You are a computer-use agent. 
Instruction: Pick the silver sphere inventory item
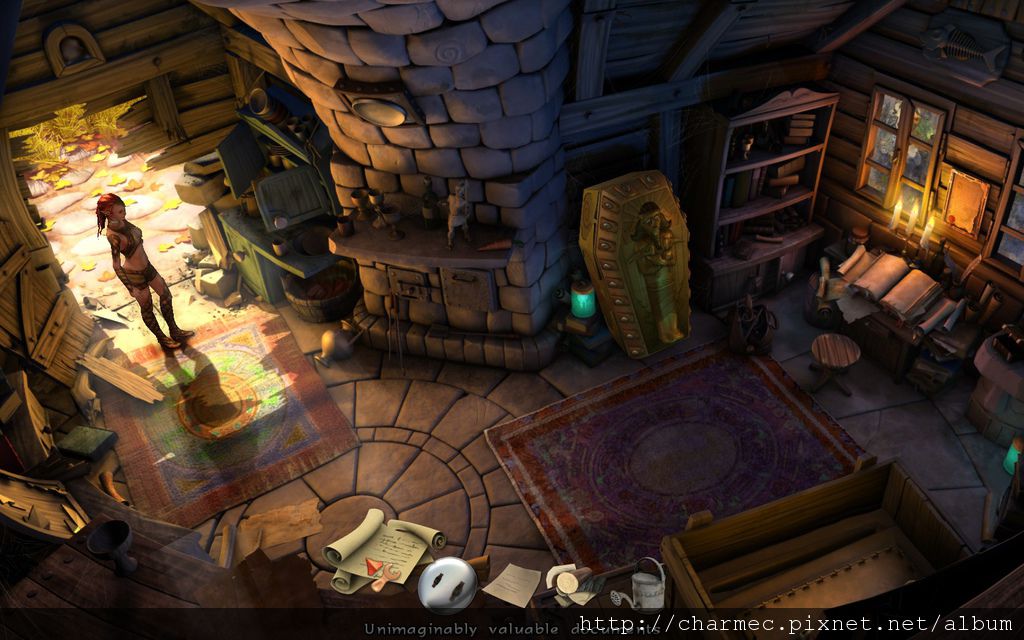447,583
